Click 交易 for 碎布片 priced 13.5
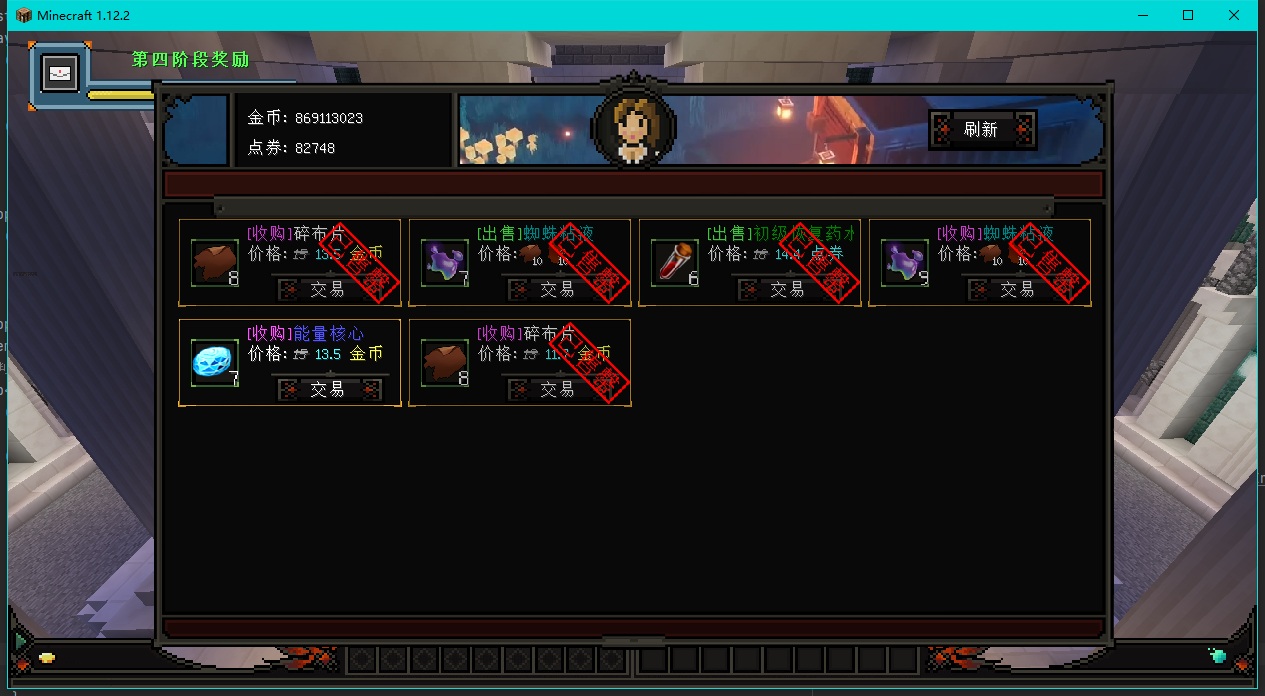Screen dimensions: 1265x696 pos(327,289)
